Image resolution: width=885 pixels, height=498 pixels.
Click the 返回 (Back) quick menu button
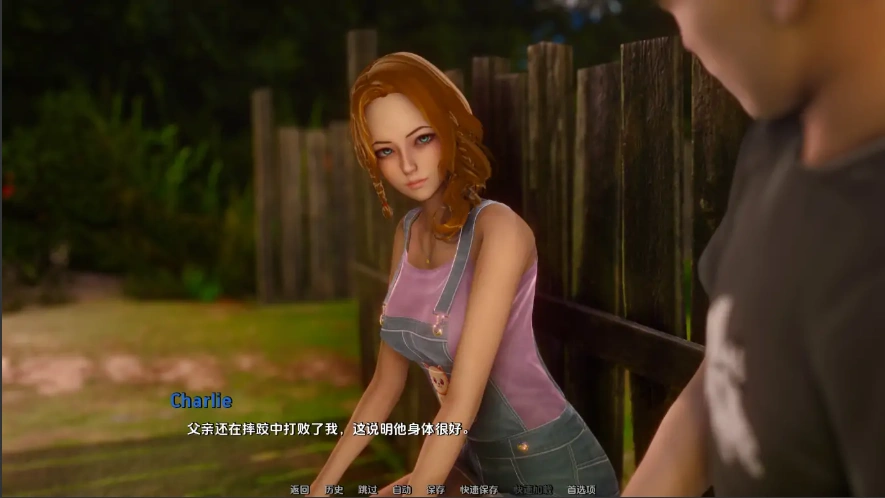(300, 490)
